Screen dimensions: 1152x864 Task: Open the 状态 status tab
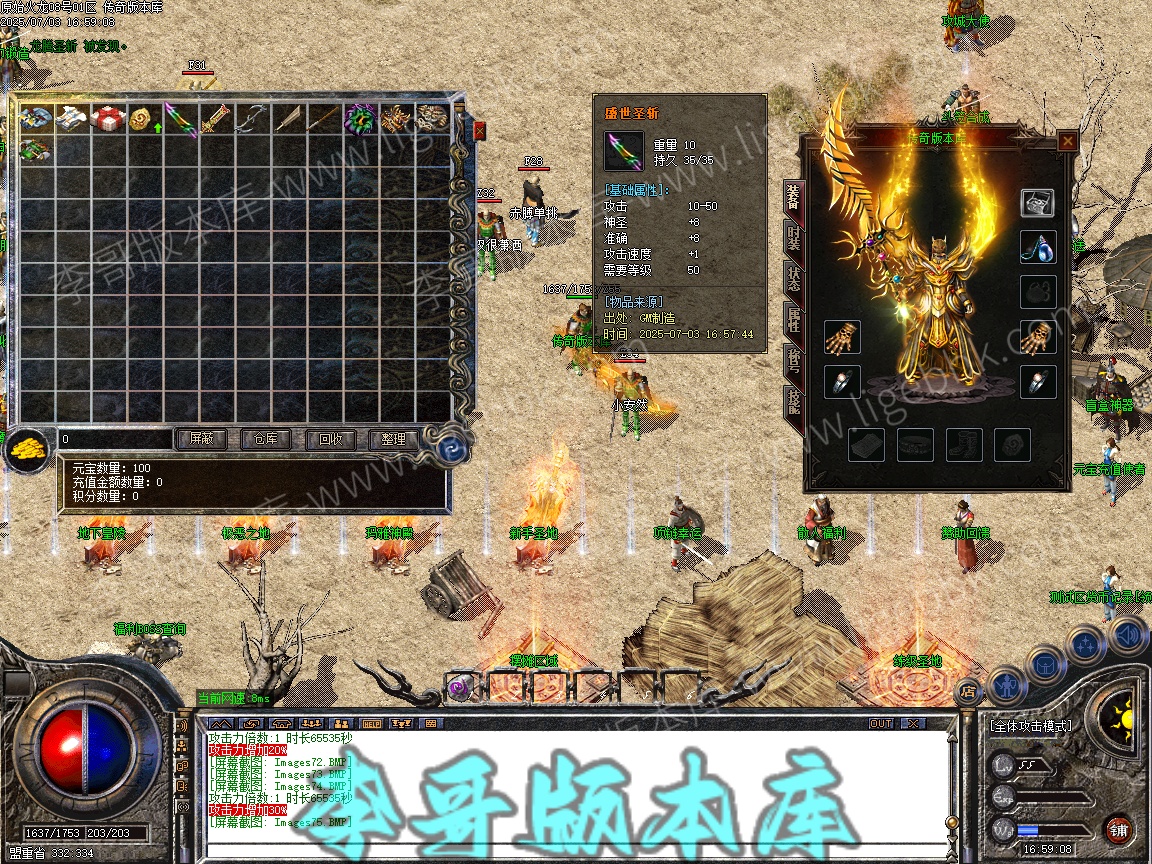(792, 279)
